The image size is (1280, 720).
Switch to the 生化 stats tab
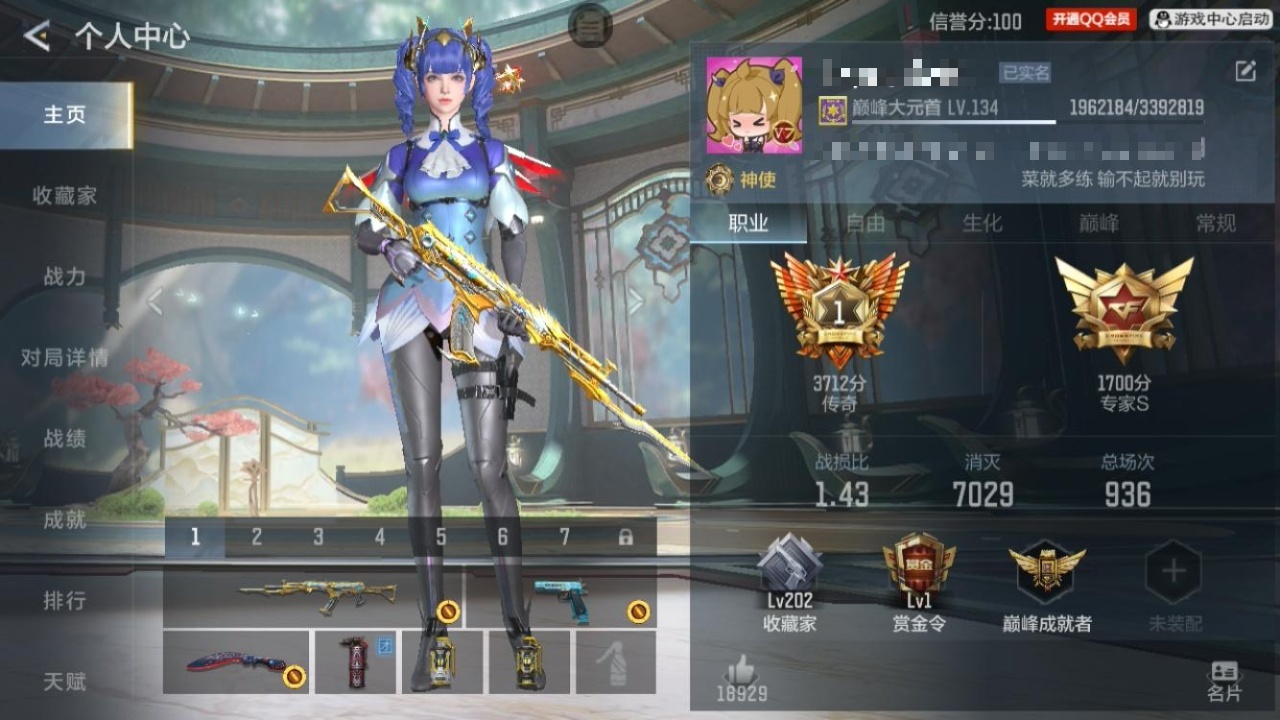[981, 223]
